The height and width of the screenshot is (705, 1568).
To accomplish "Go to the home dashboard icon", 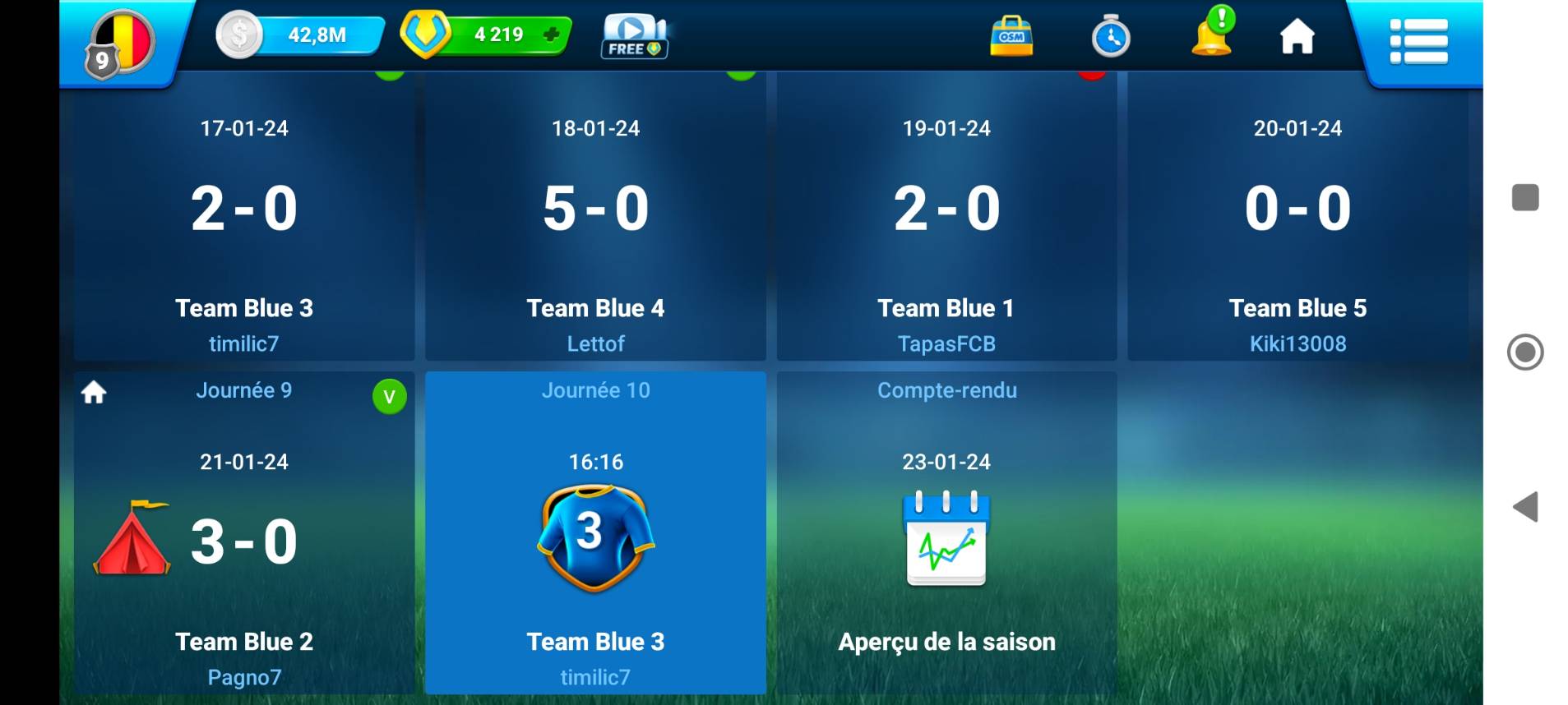I will 1297,37.
